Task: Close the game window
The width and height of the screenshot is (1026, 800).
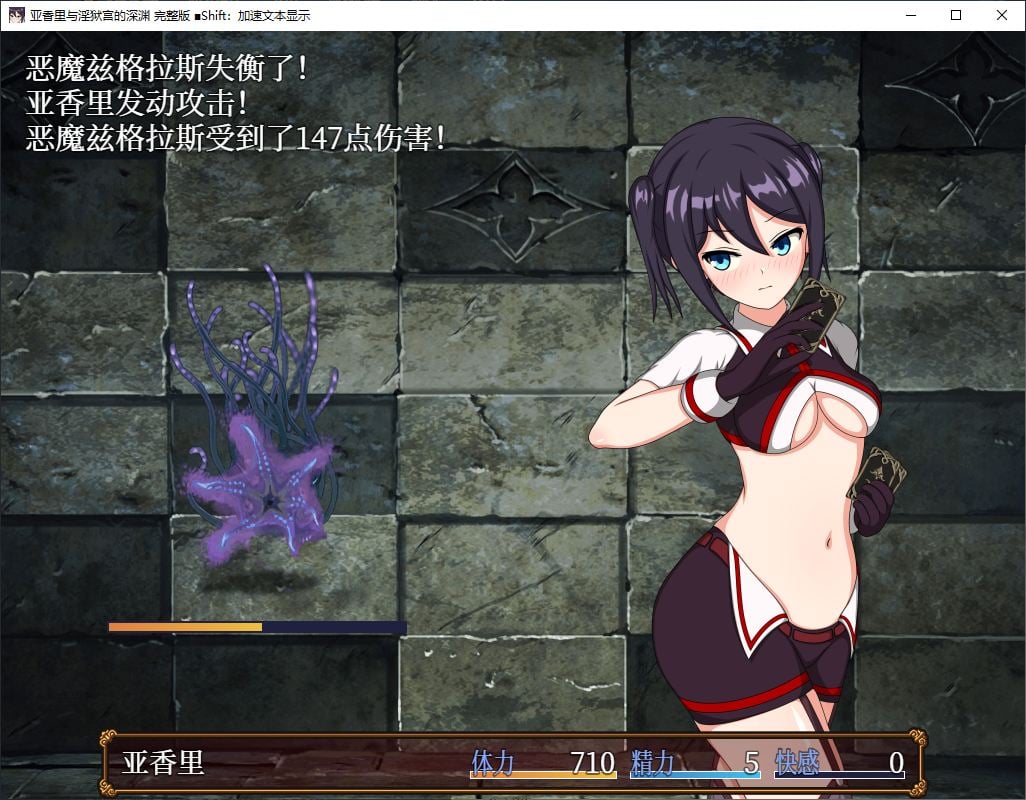Action: tap(1002, 15)
